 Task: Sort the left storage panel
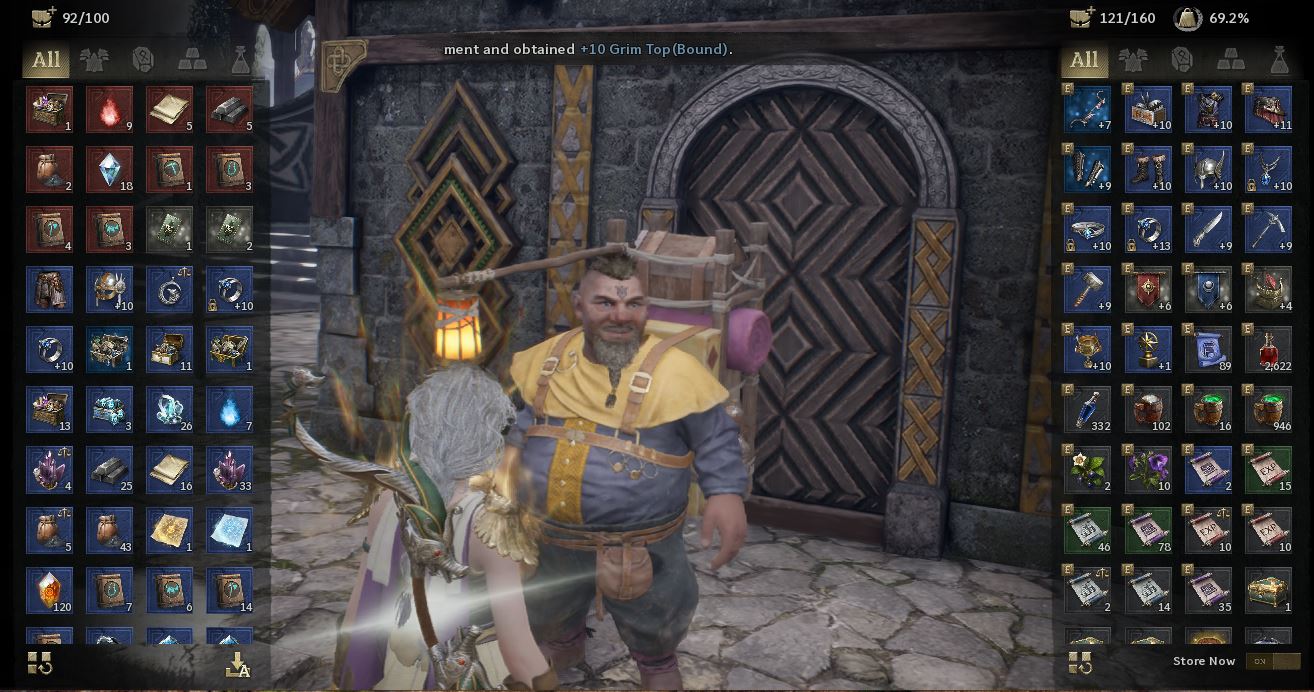point(40,662)
